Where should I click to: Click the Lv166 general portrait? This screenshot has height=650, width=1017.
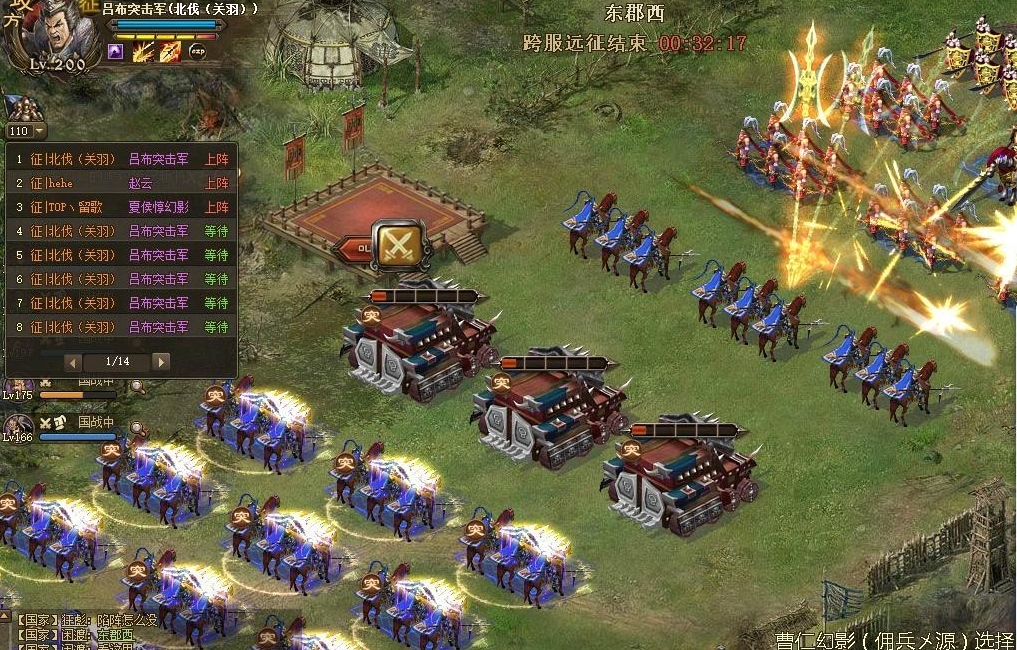[20, 424]
